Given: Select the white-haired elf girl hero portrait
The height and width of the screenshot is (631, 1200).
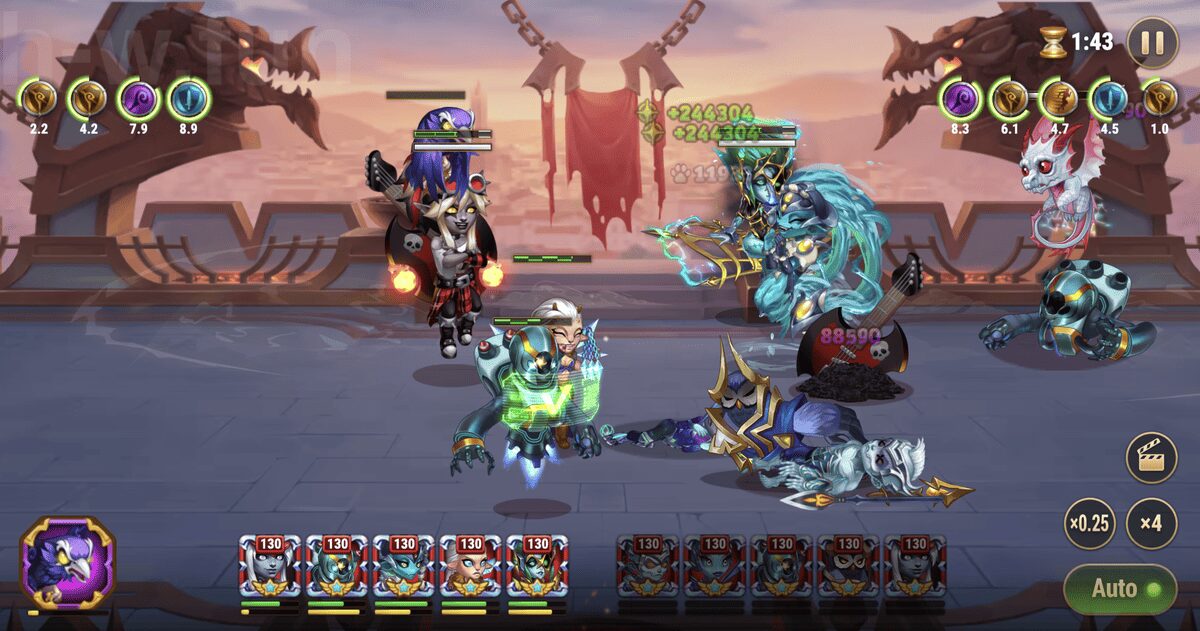Looking at the screenshot, I should point(471,567).
